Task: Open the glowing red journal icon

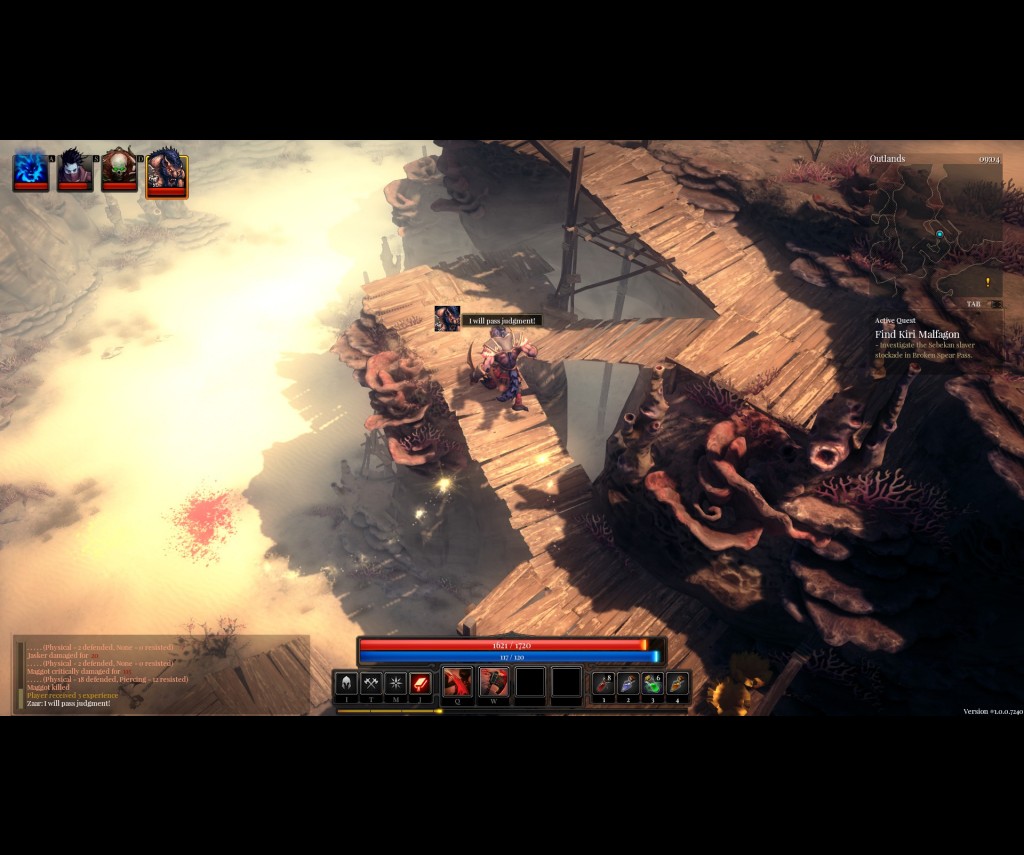Action: [421, 683]
